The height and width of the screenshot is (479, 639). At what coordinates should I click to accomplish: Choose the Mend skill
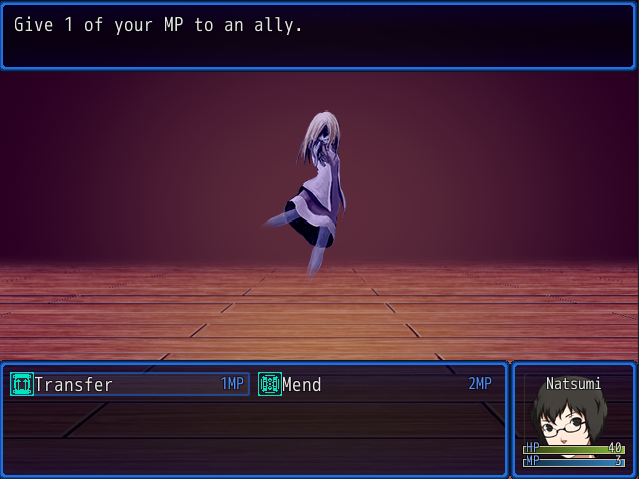[375, 384]
